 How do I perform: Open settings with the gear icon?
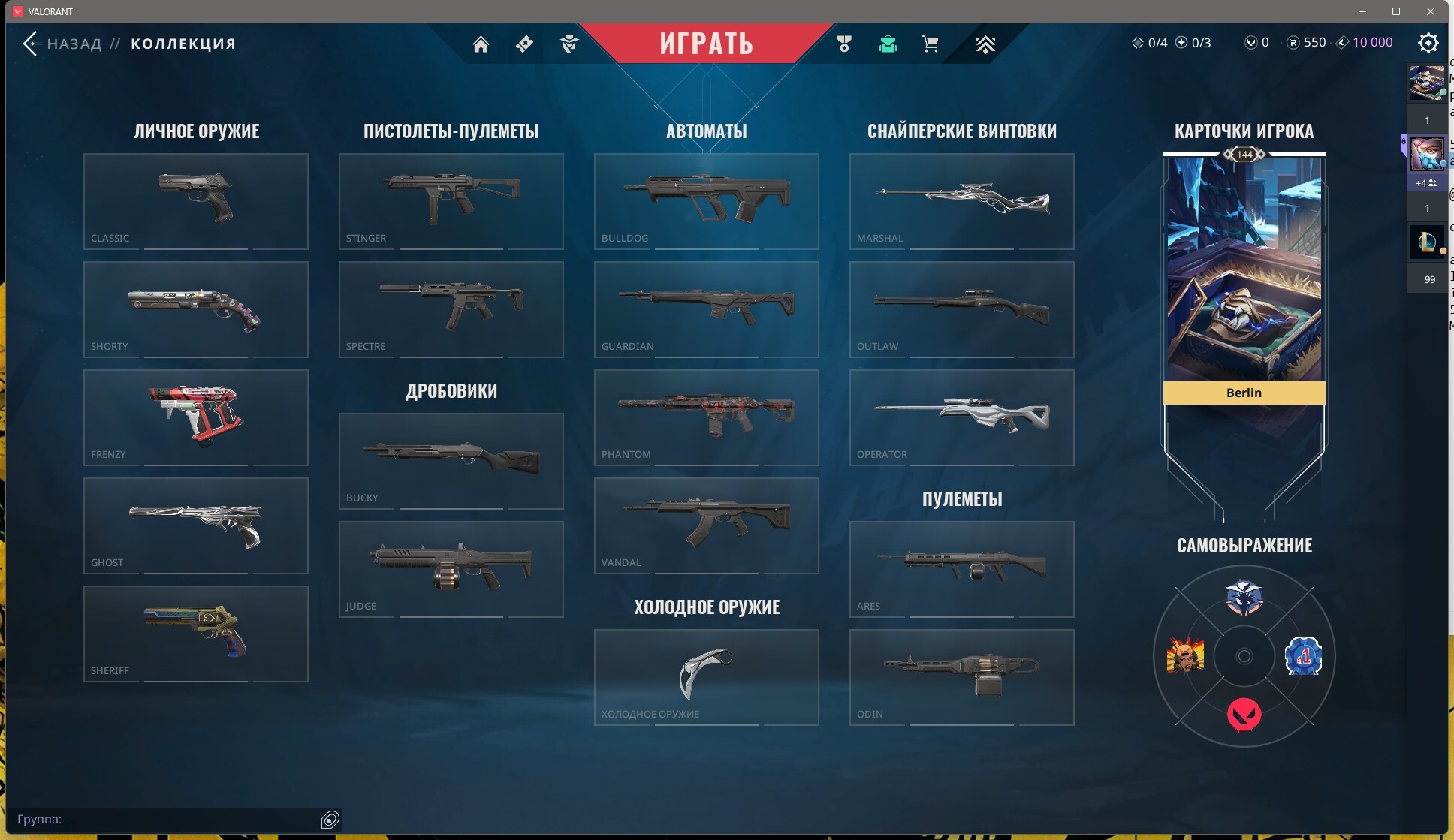(1428, 43)
